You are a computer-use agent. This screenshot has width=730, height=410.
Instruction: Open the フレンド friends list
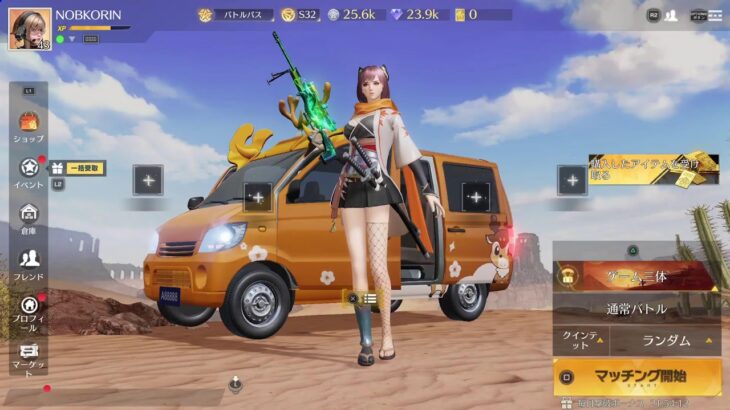[29, 263]
